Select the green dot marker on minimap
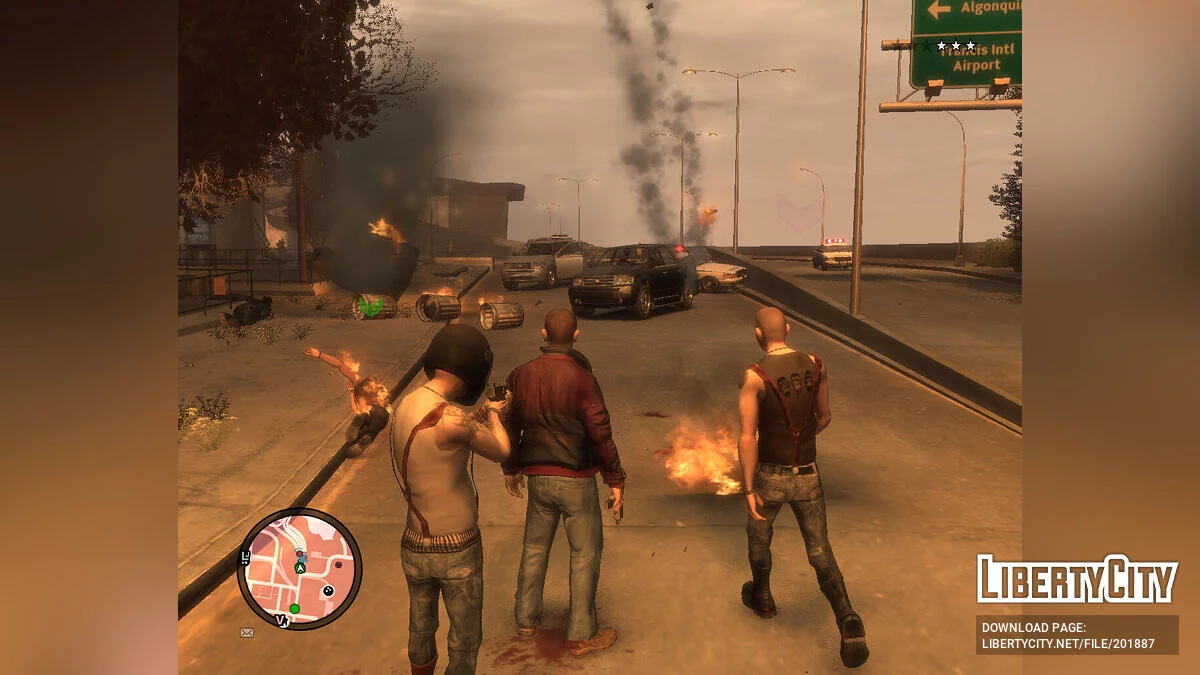The height and width of the screenshot is (675, 1200). click(x=294, y=608)
